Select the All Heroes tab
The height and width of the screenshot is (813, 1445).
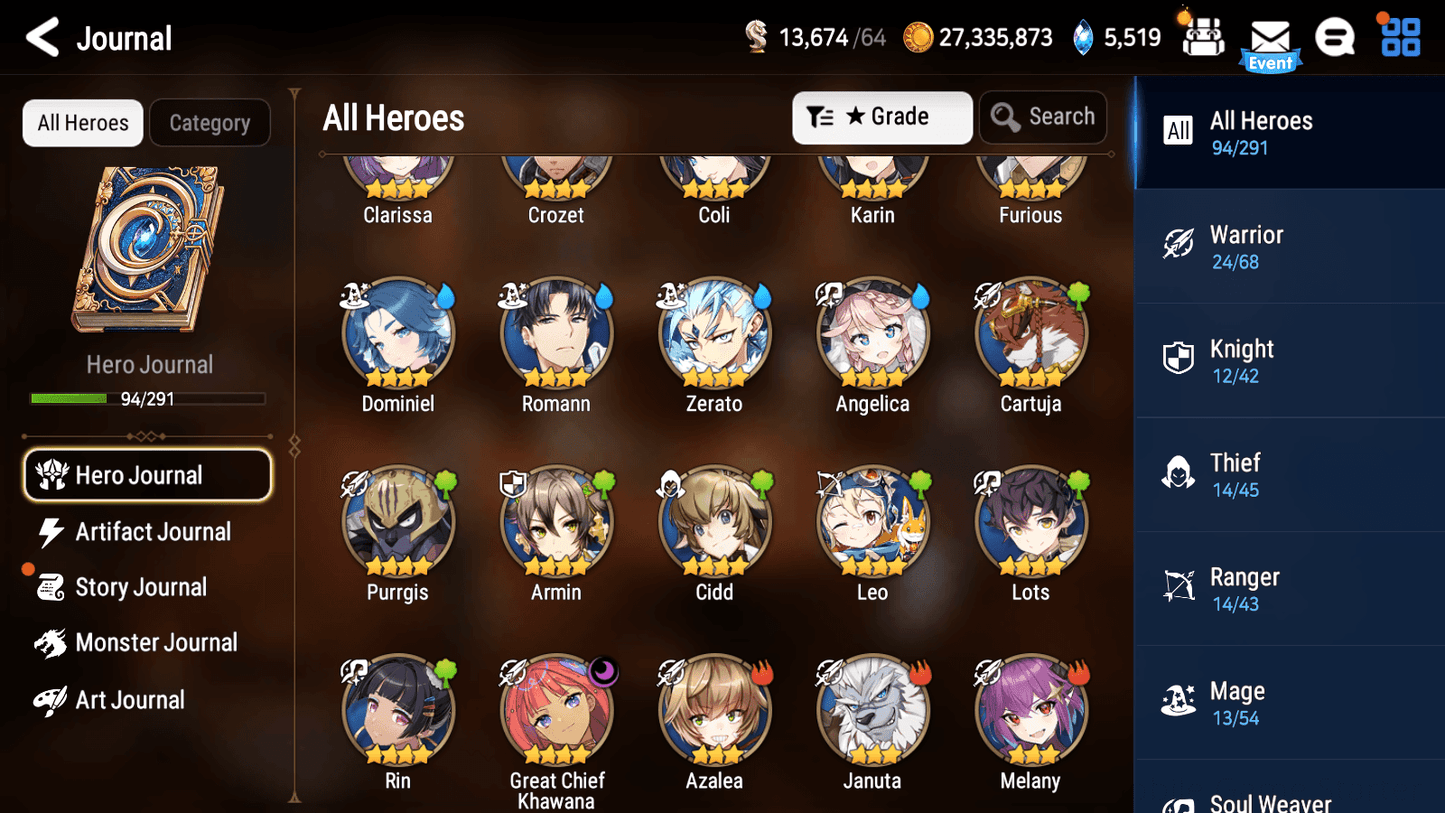point(82,122)
